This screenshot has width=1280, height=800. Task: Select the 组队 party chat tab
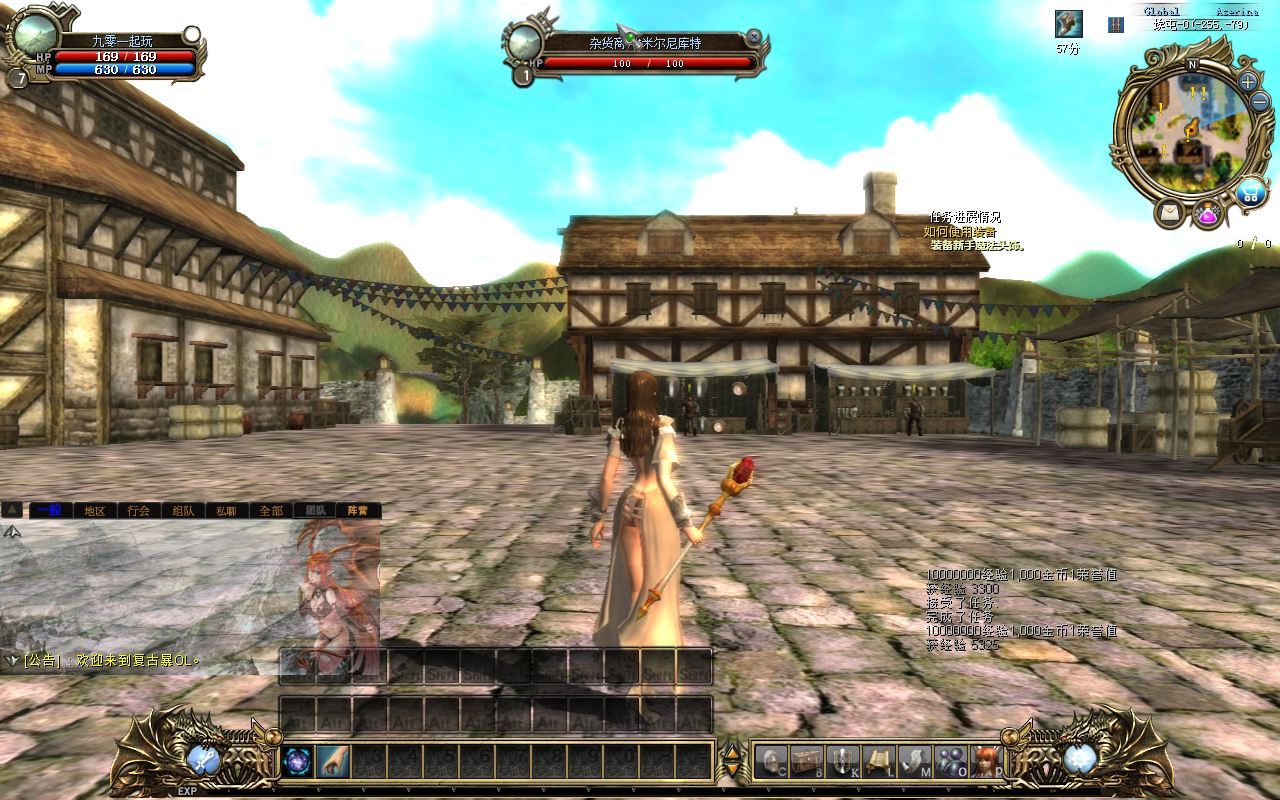click(183, 510)
